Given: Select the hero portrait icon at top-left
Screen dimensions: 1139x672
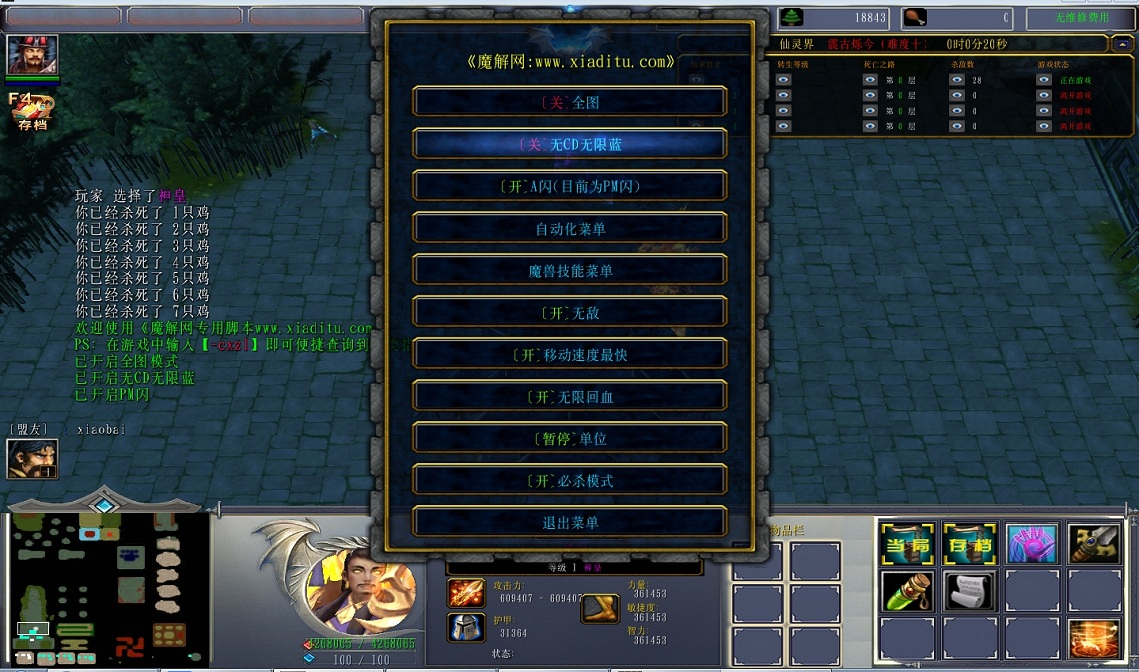Looking at the screenshot, I should (x=33, y=55).
